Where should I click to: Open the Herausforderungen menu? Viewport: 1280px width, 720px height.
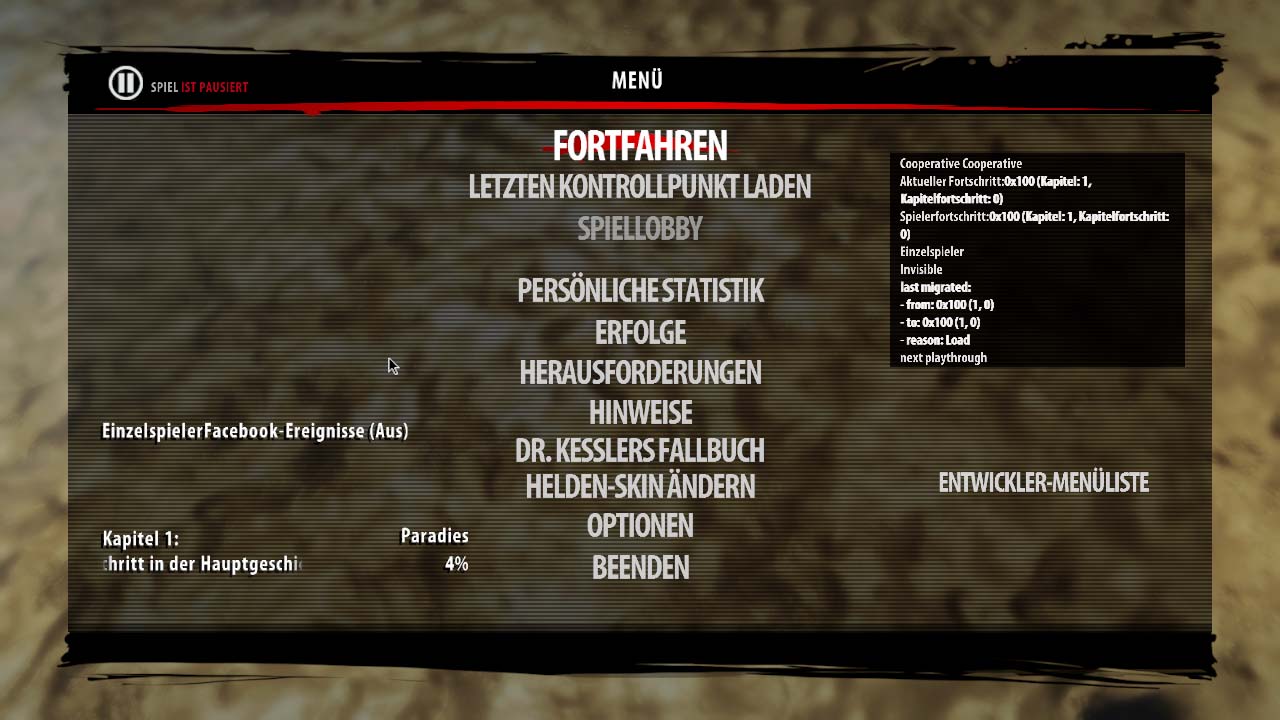click(x=640, y=373)
